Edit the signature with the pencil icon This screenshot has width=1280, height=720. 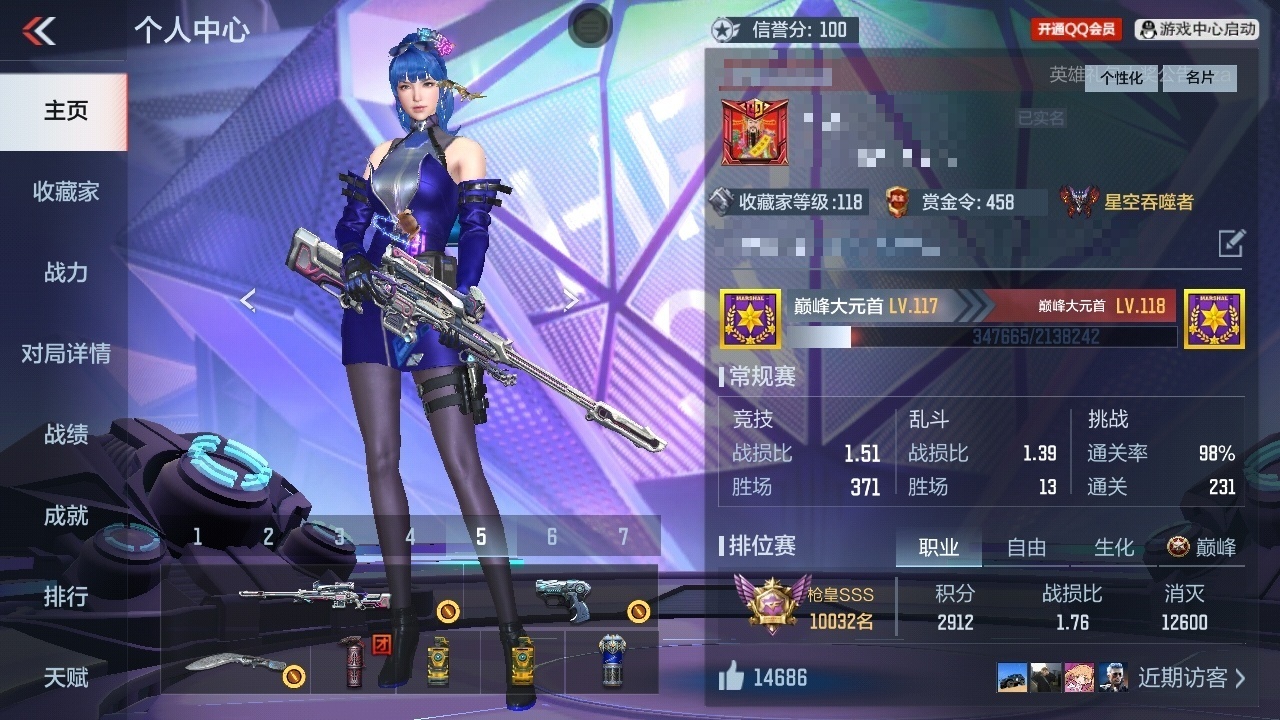click(x=1231, y=242)
